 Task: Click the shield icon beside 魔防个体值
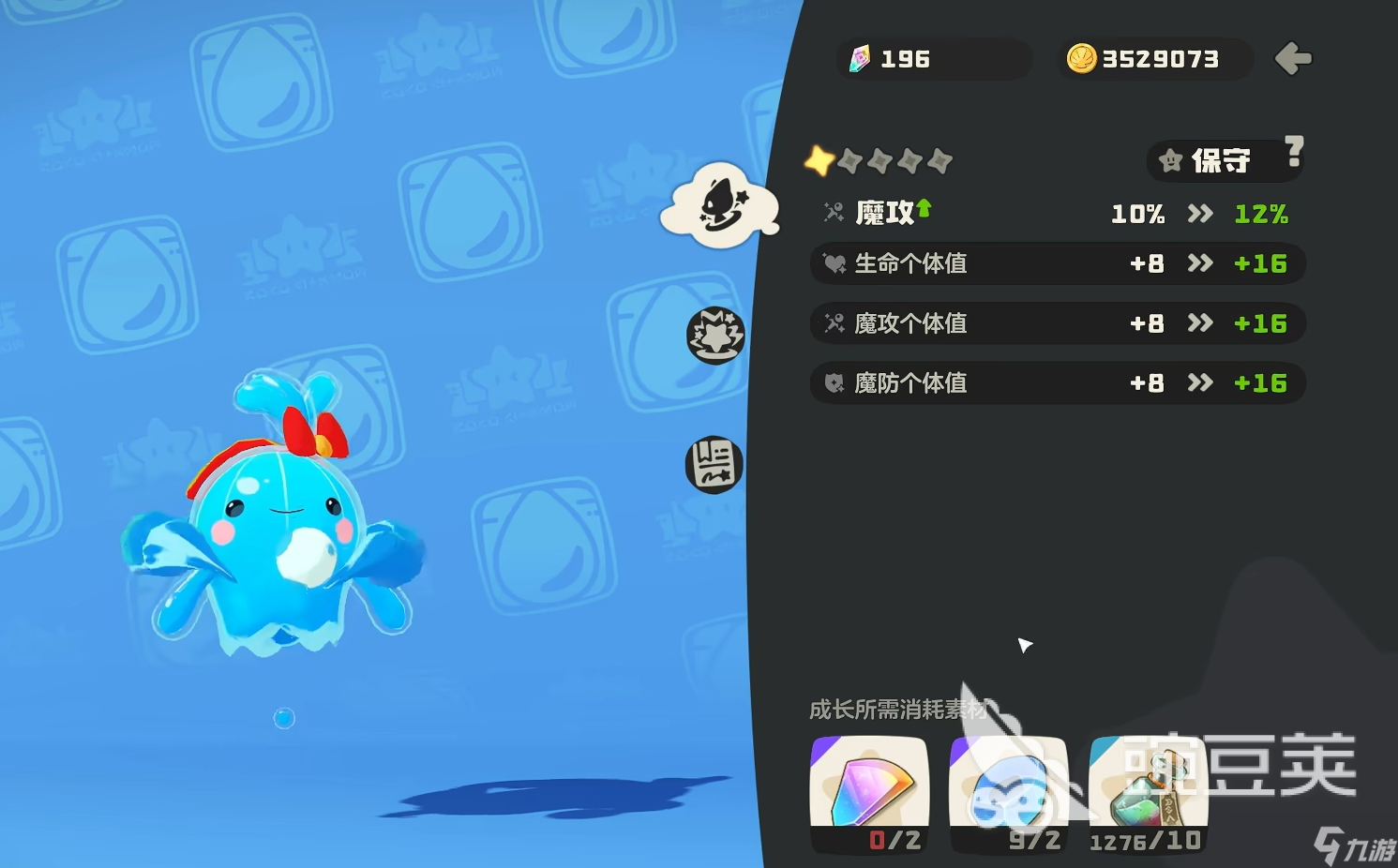tap(834, 382)
